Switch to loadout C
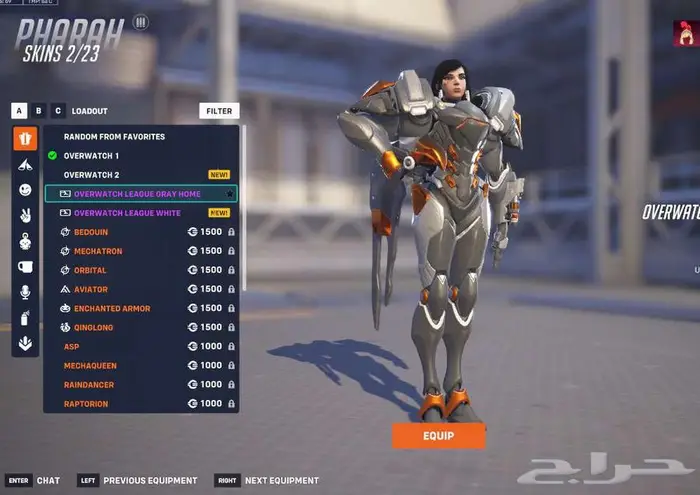 (x=58, y=111)
